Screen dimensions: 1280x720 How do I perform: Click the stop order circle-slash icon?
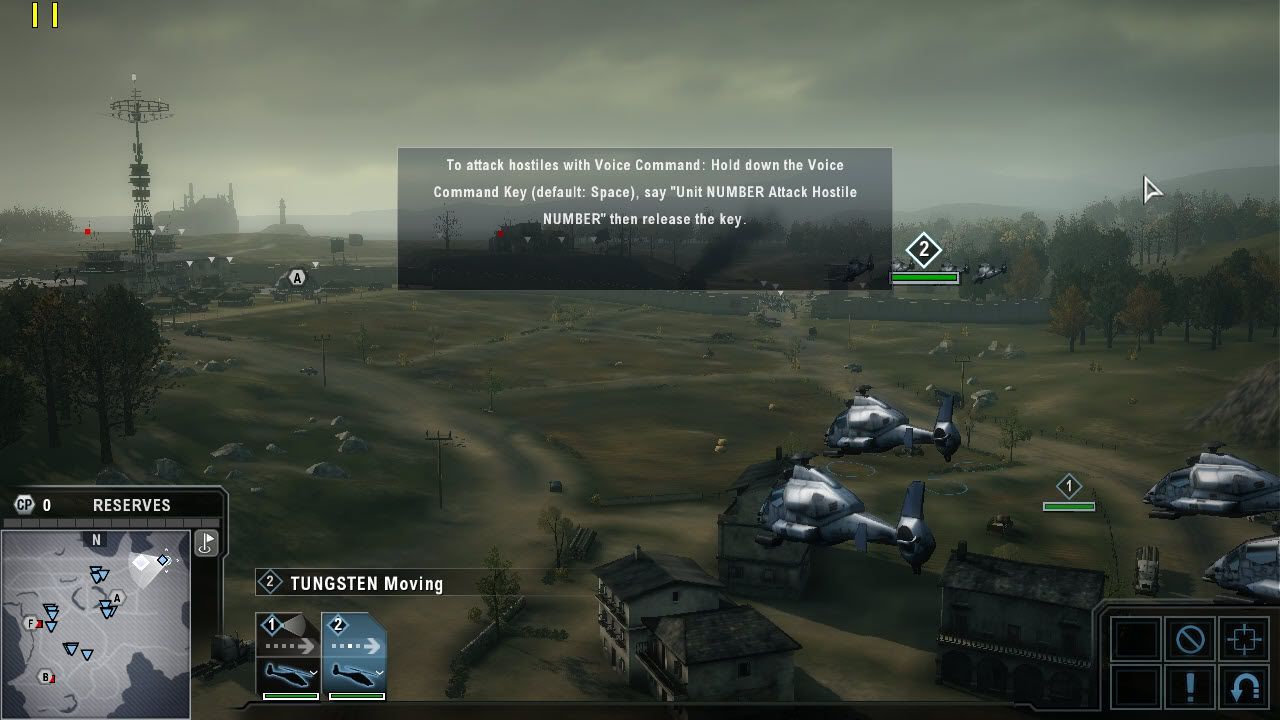[x=1190, y=639]
